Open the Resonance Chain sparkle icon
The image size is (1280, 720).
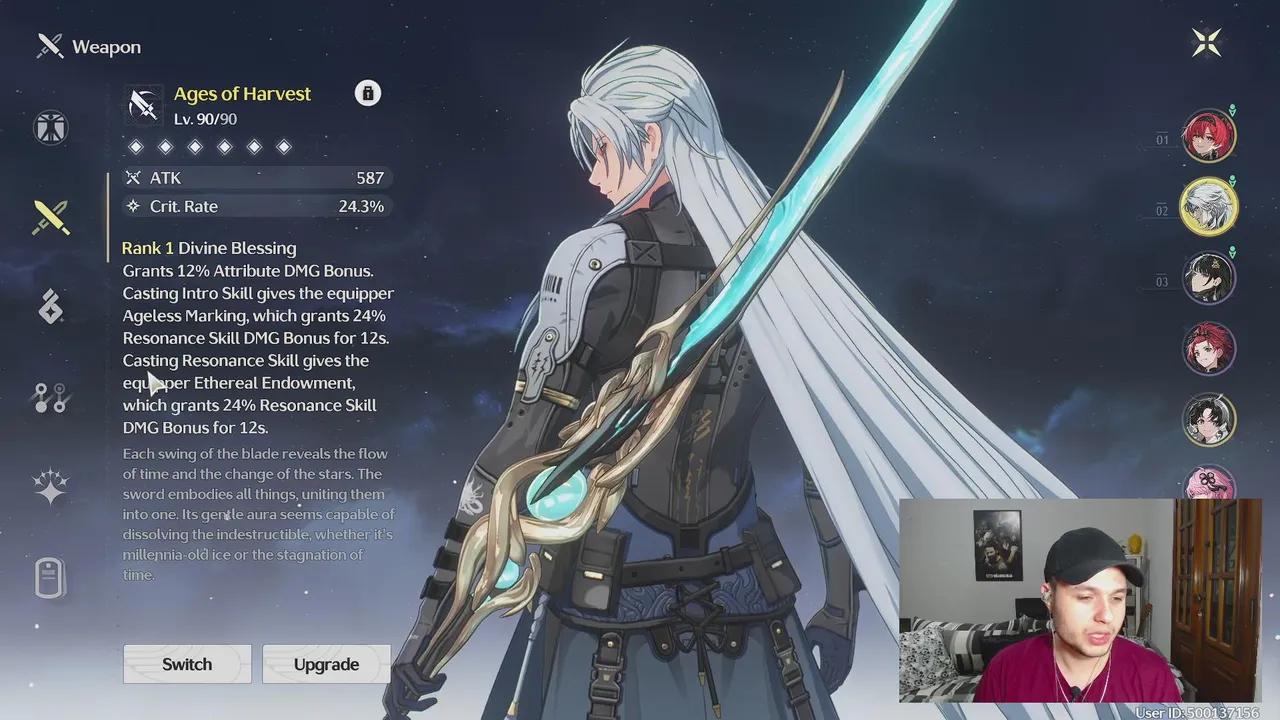point(50,487)
